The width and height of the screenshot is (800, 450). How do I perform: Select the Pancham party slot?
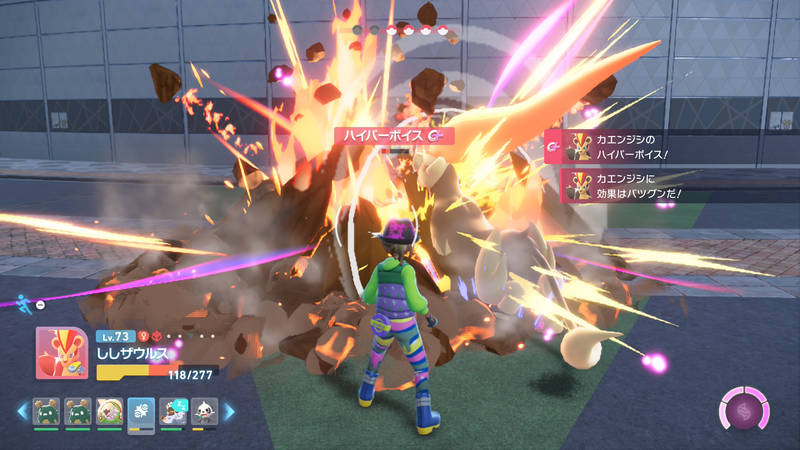coord(204,411)
